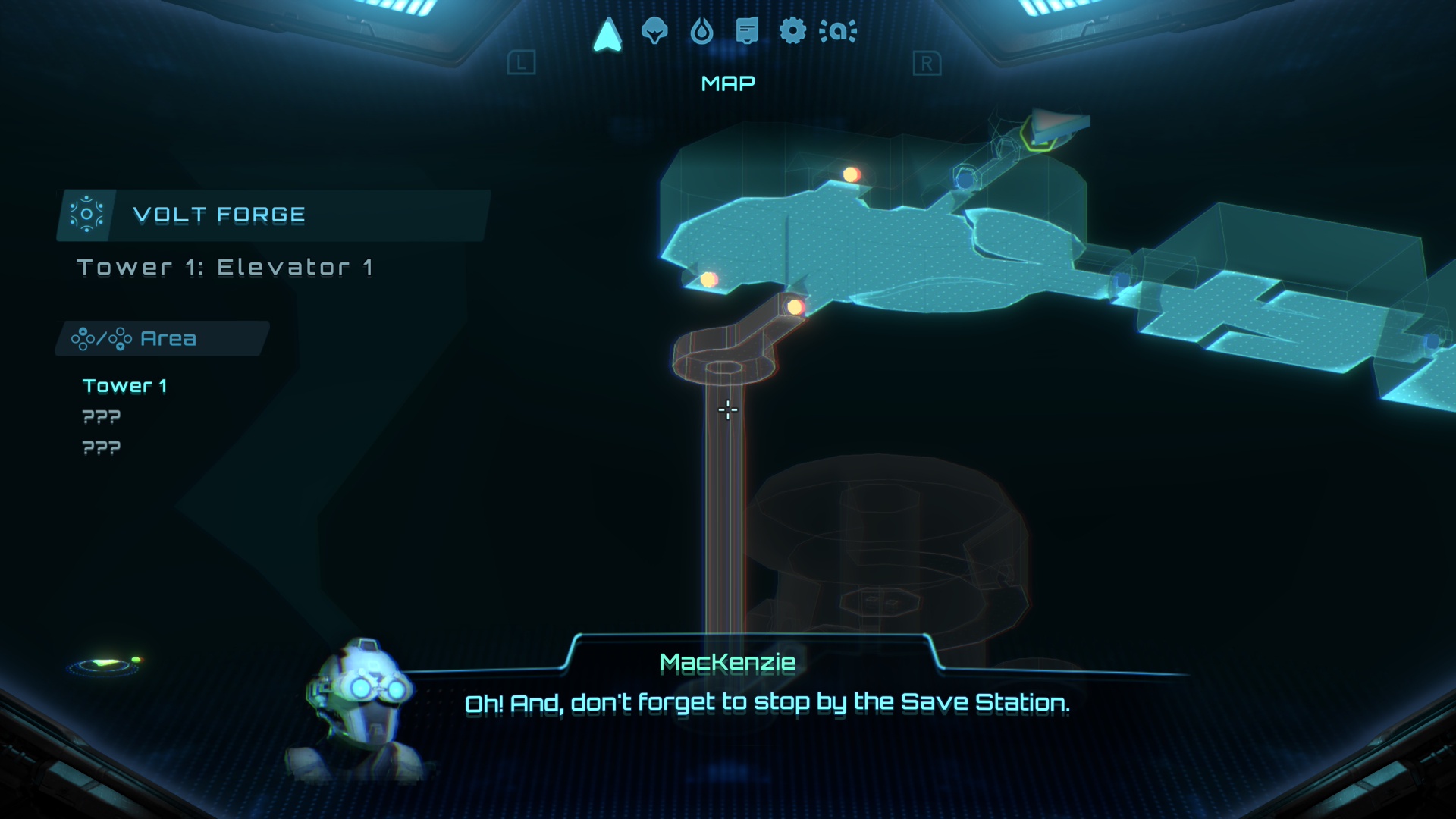Click the map crosshair cursor position
The width and height of the screenshot is (1456, 819).
coord(726,409)
